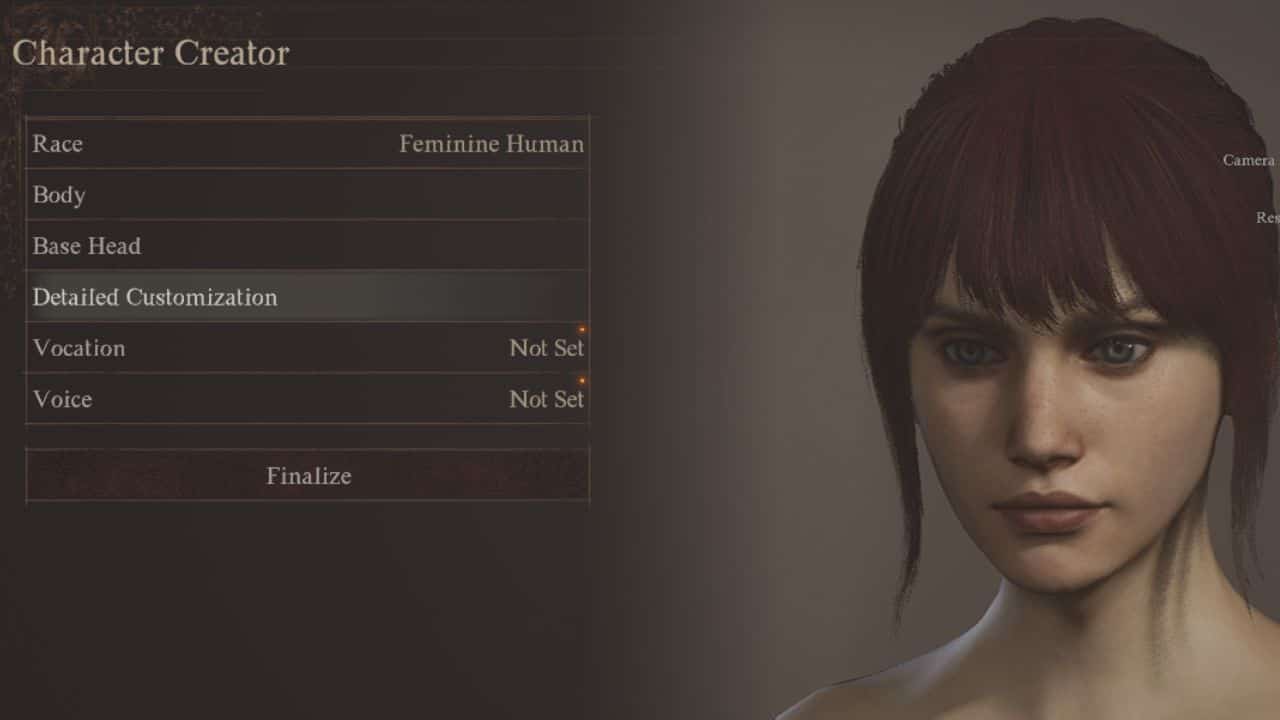Choose the Base Head entry
The image size is (1280, 720).
coord(307,246)
